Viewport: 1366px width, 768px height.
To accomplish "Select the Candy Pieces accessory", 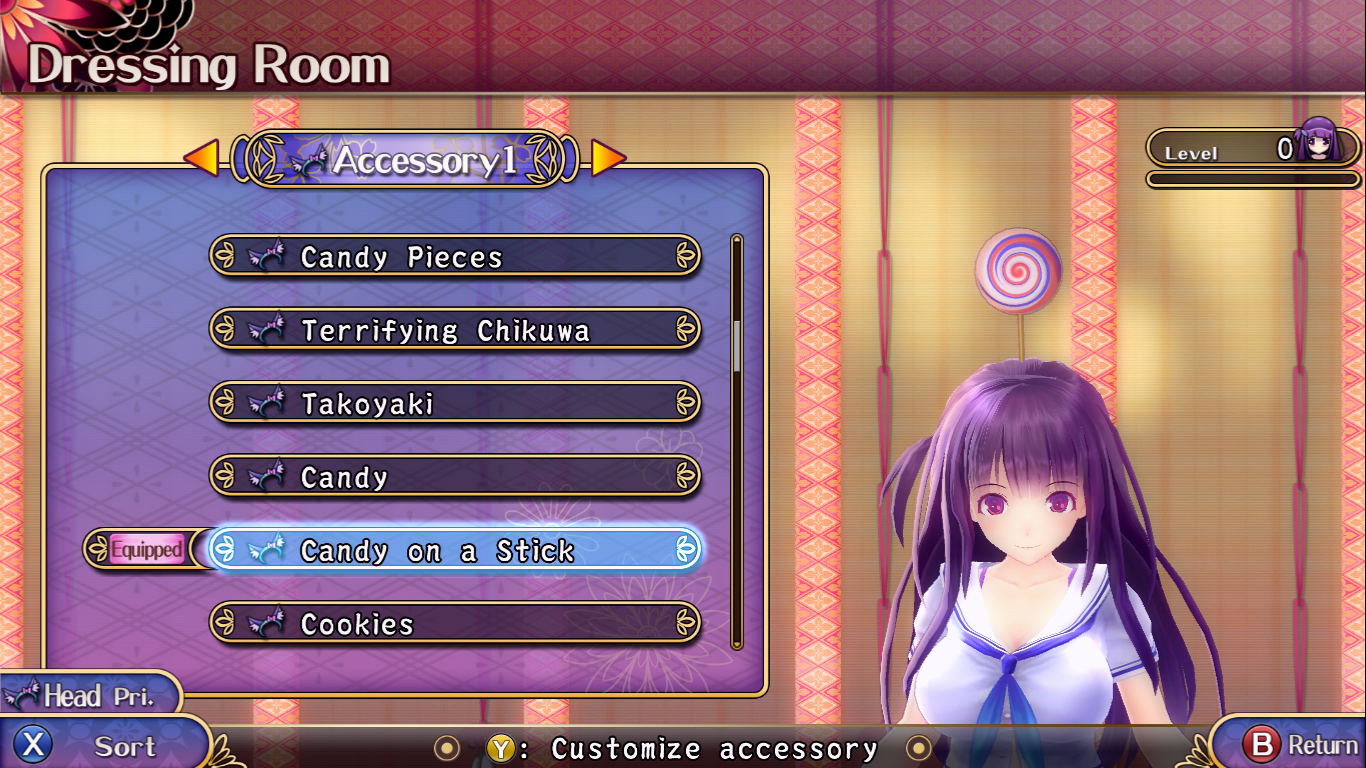I will [x=455, y=257].
